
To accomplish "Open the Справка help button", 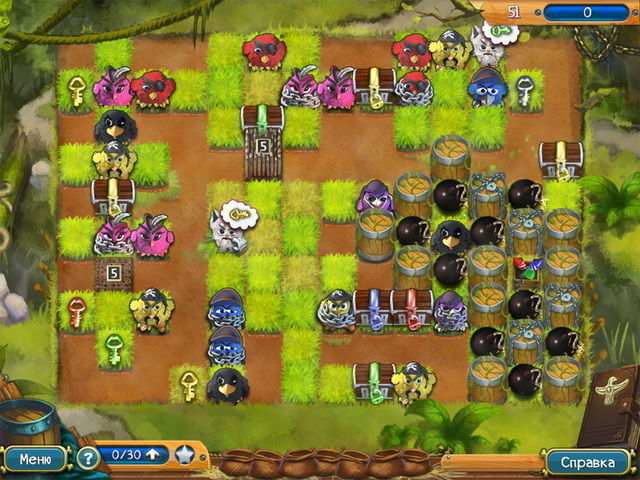I will 588,462.
